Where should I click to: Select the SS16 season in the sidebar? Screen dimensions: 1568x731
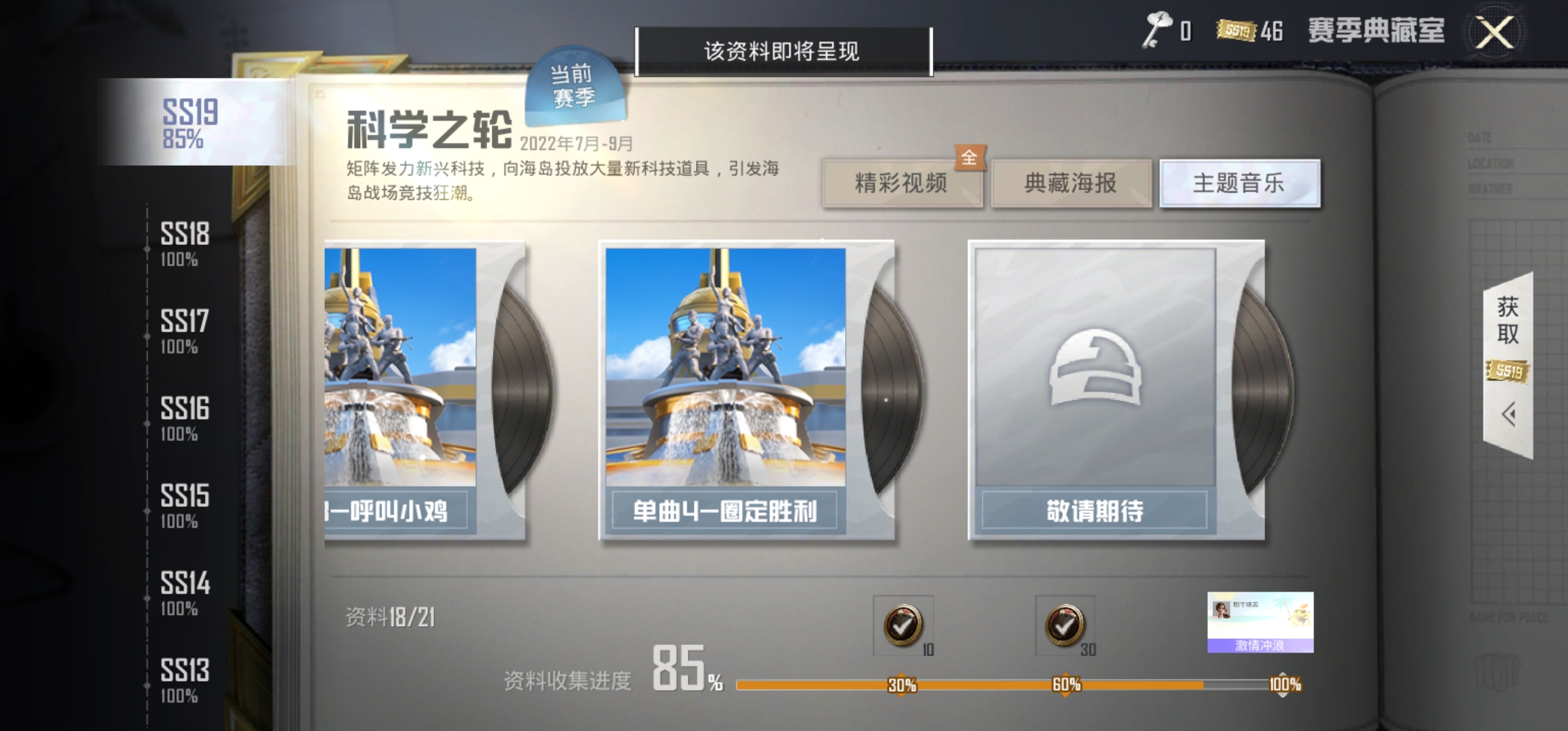(x=183, y=416)
